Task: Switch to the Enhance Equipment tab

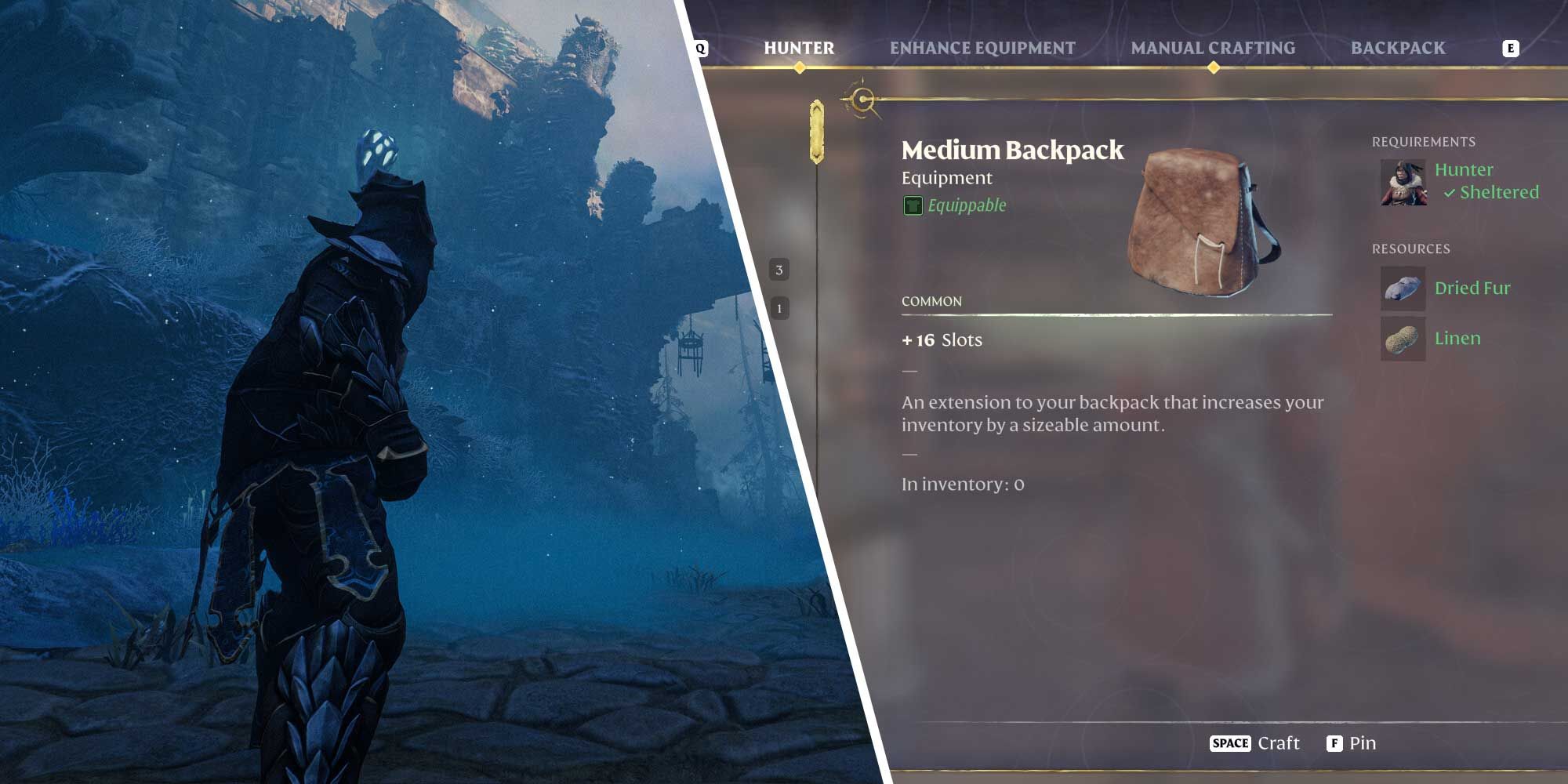Action: point(981,48)
